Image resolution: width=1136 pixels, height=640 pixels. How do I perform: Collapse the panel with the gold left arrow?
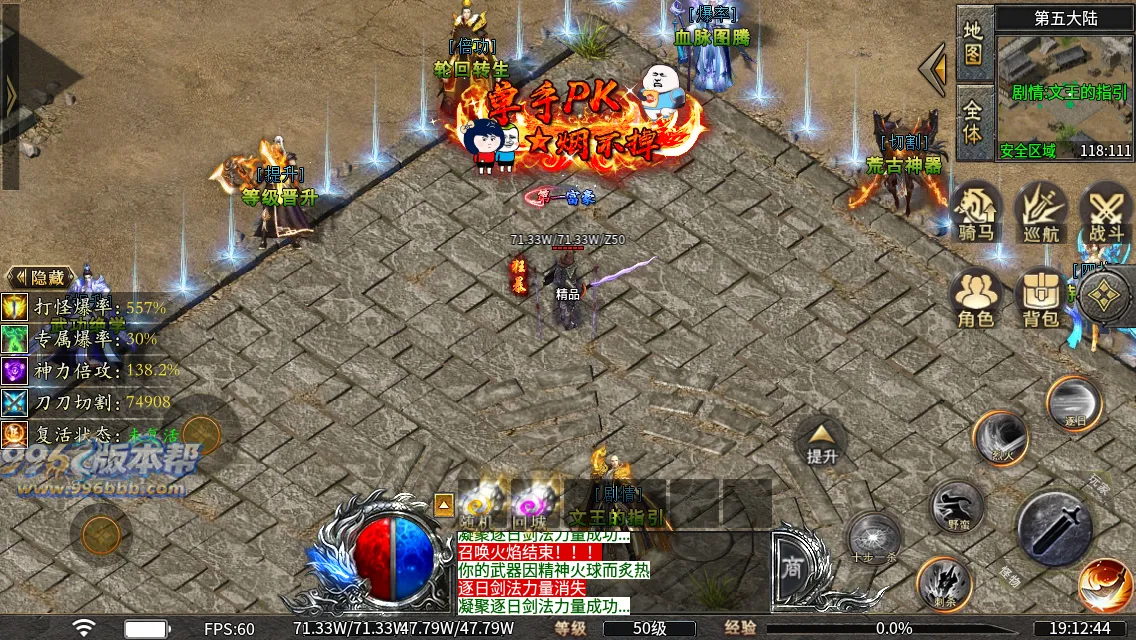tap(934, 68)
